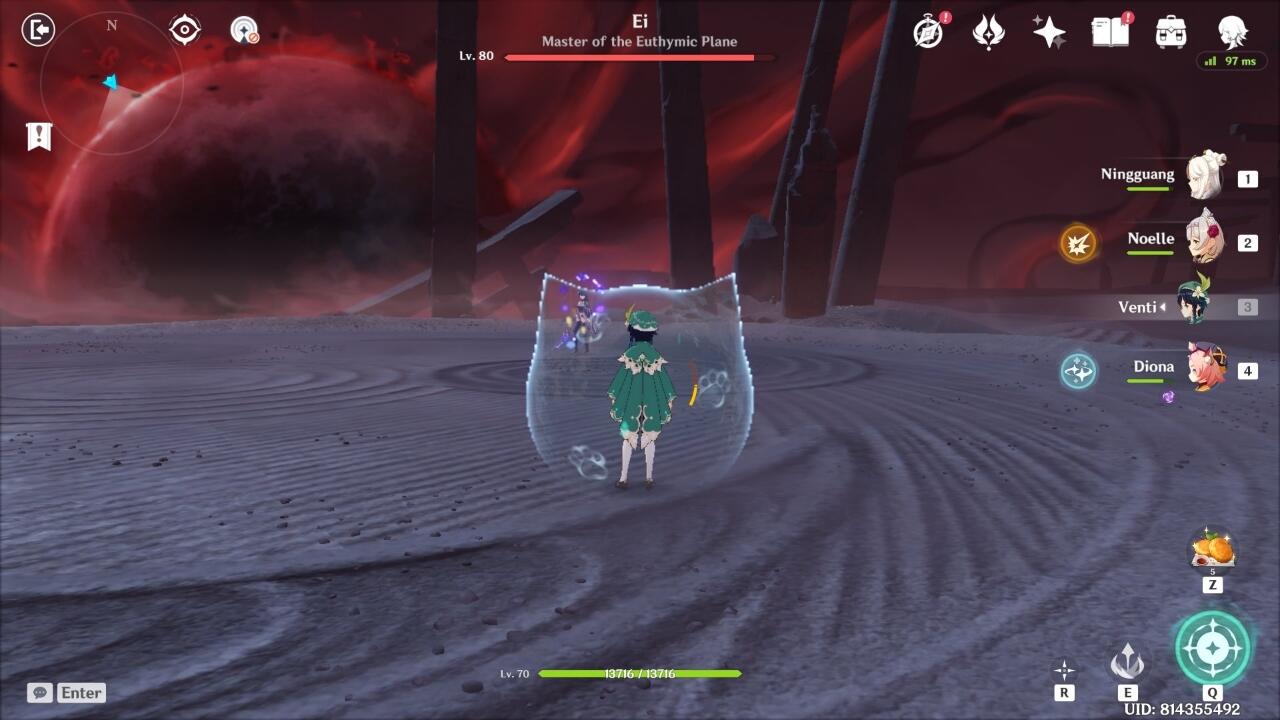Open the Paimon menu character icon
The image size is (1280, 720).
(1232, 32)
